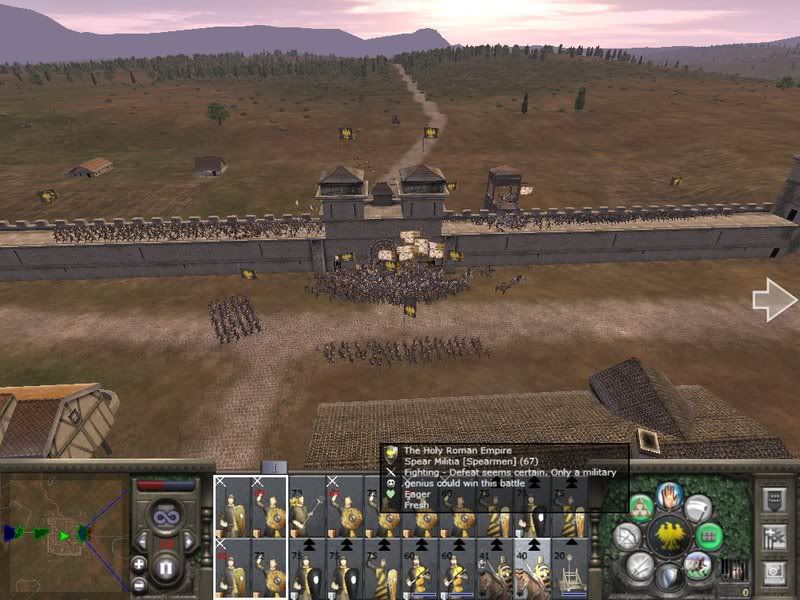800x600 pixels.
Task: Click the green triangle group formation button
Action: click(641, 508)
